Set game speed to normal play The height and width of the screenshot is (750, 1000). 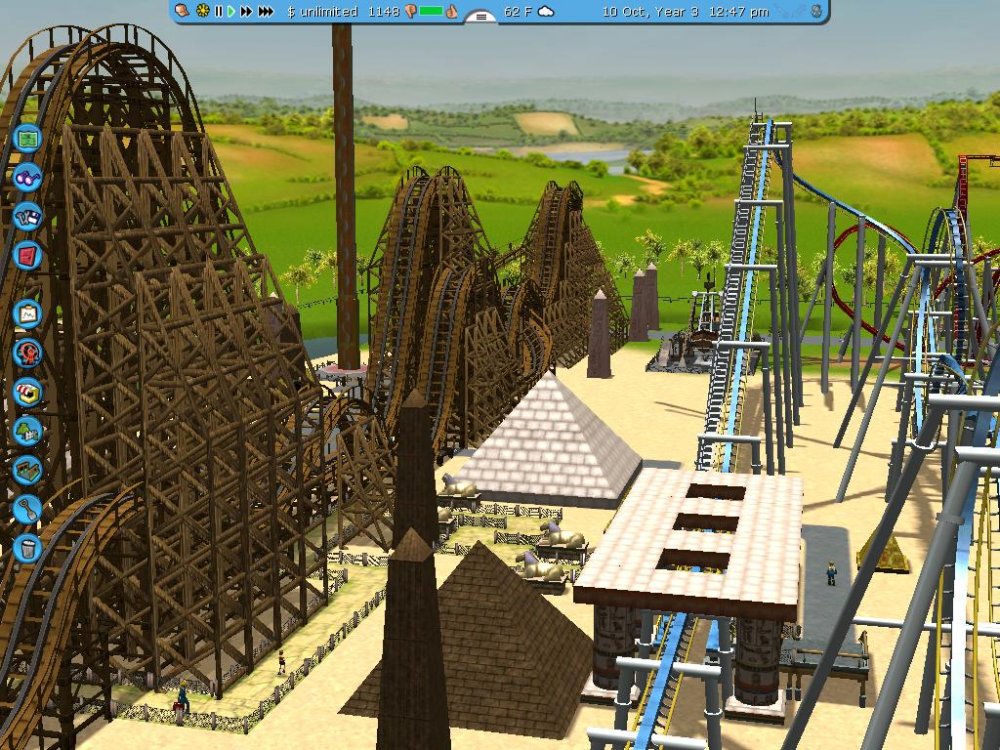(x=231, y=11)
